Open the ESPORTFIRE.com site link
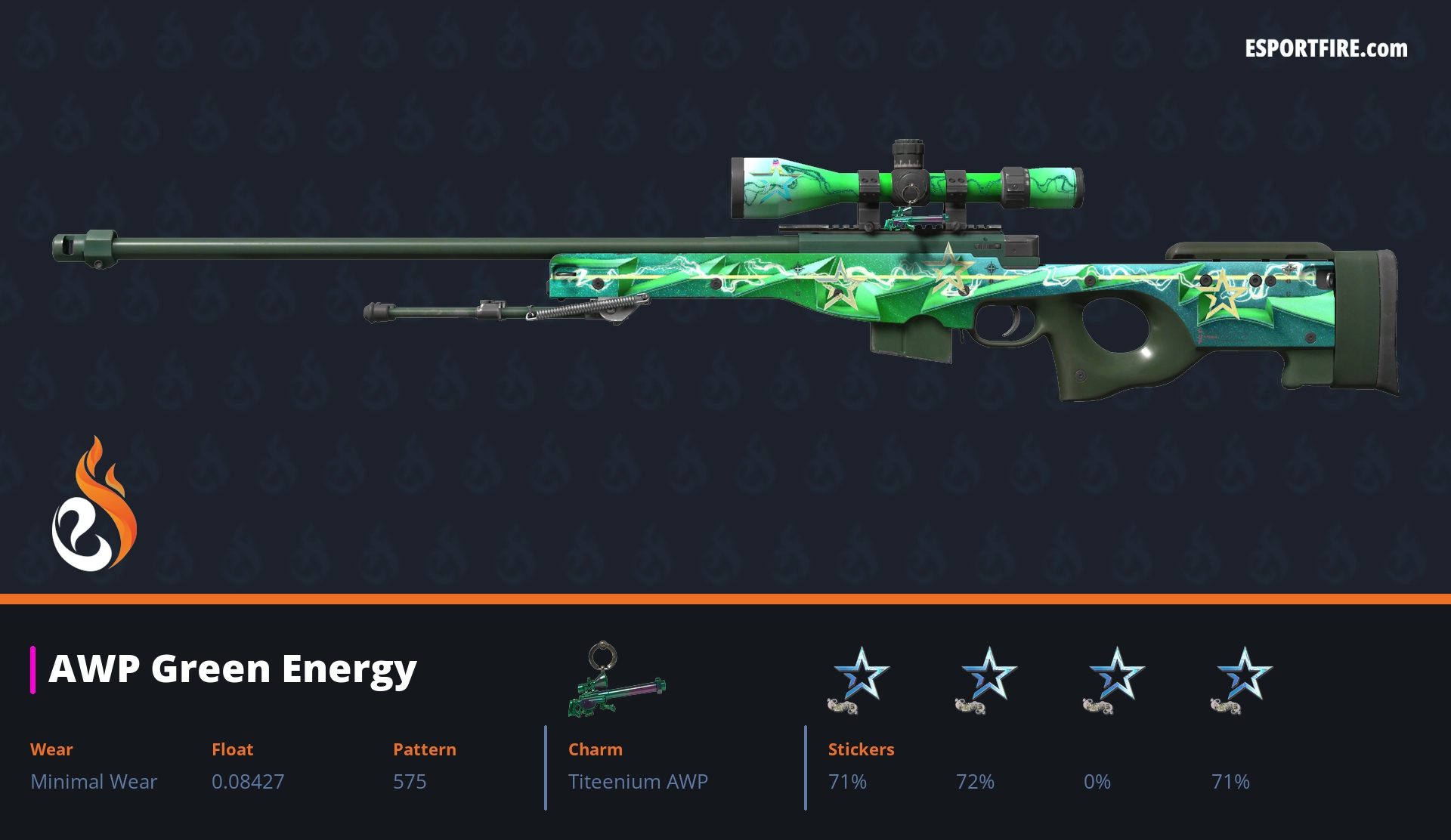The height and width of the screenshot is (840, 1451). point(1326,49)
